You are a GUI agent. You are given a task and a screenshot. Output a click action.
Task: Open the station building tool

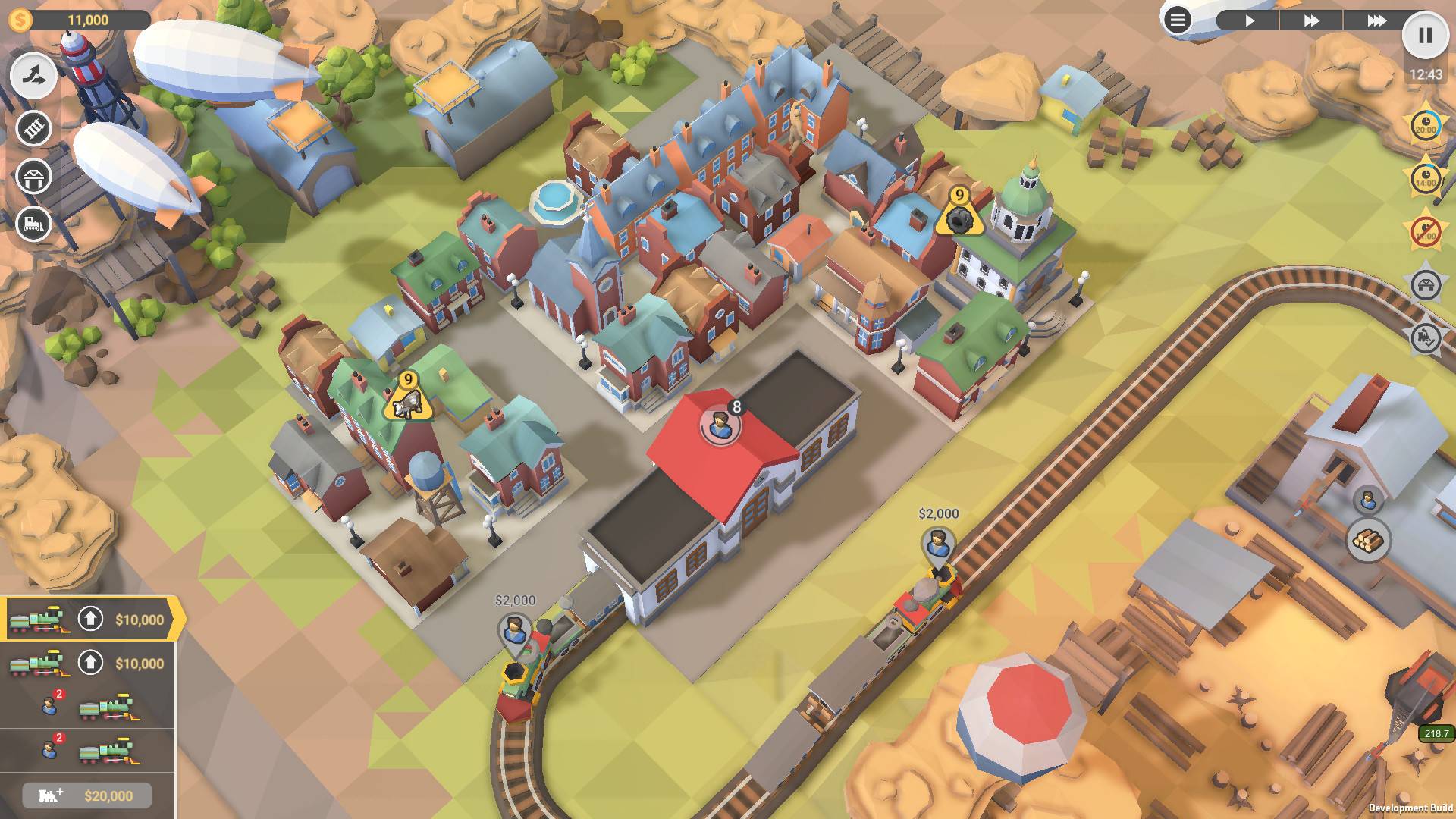34,177
